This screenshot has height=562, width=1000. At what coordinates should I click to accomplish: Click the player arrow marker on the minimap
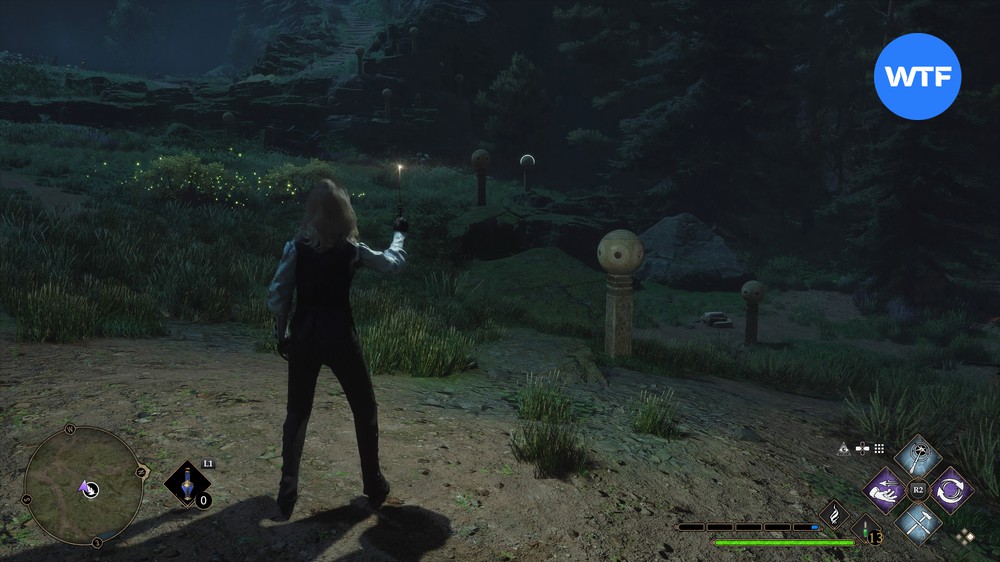[x=87, y=488]
